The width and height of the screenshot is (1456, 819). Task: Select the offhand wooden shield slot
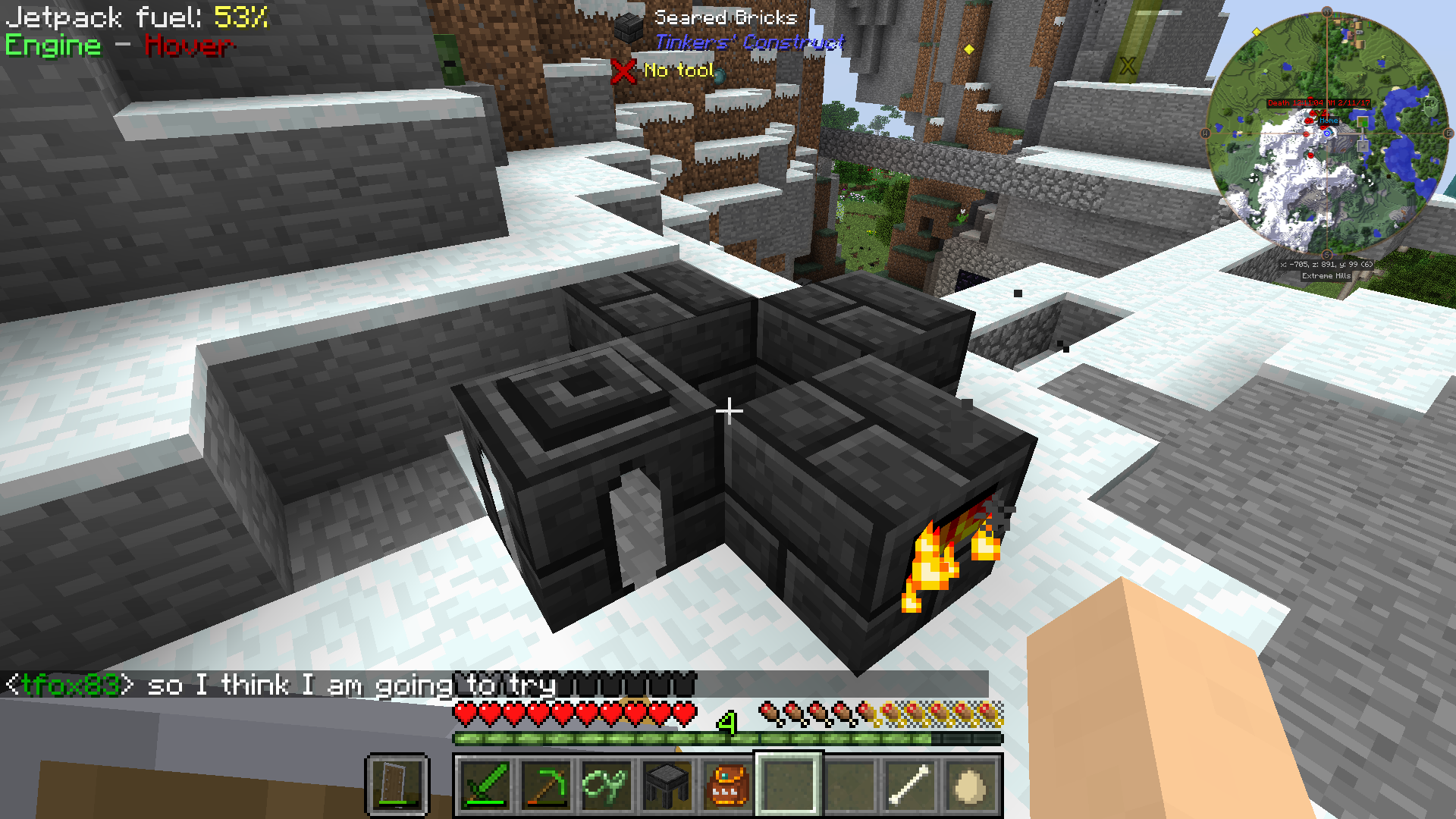tap(397, 784)
